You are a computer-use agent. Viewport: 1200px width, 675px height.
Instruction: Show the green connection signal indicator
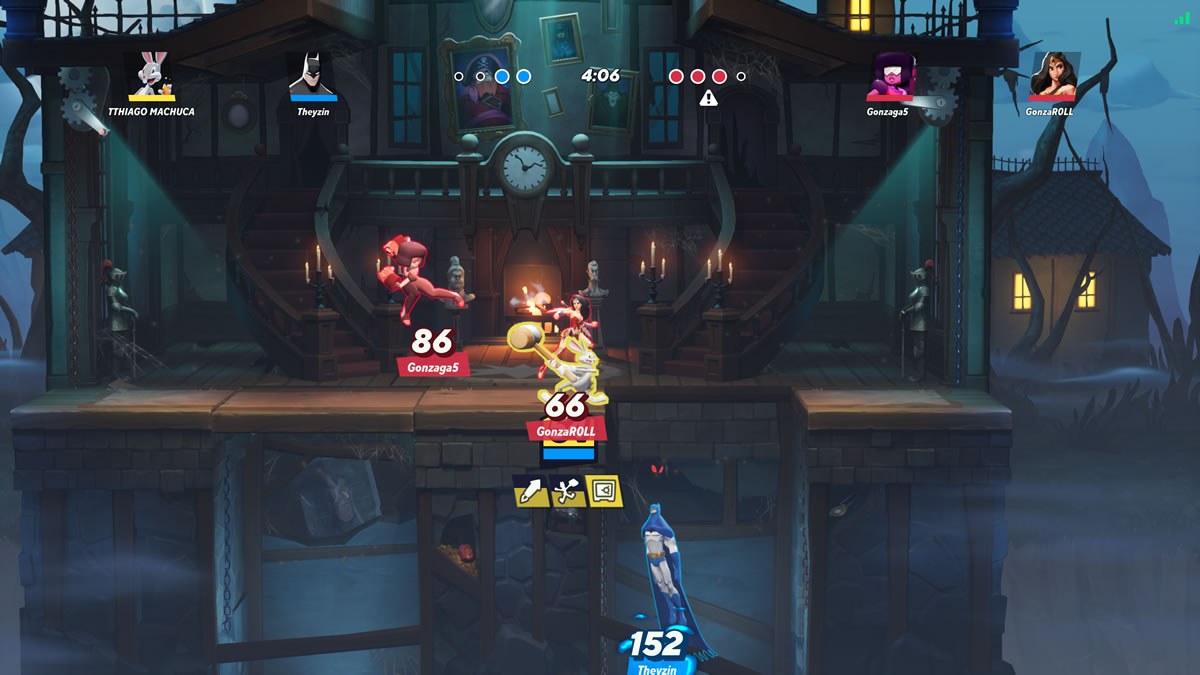click(x=1184, y=18)
